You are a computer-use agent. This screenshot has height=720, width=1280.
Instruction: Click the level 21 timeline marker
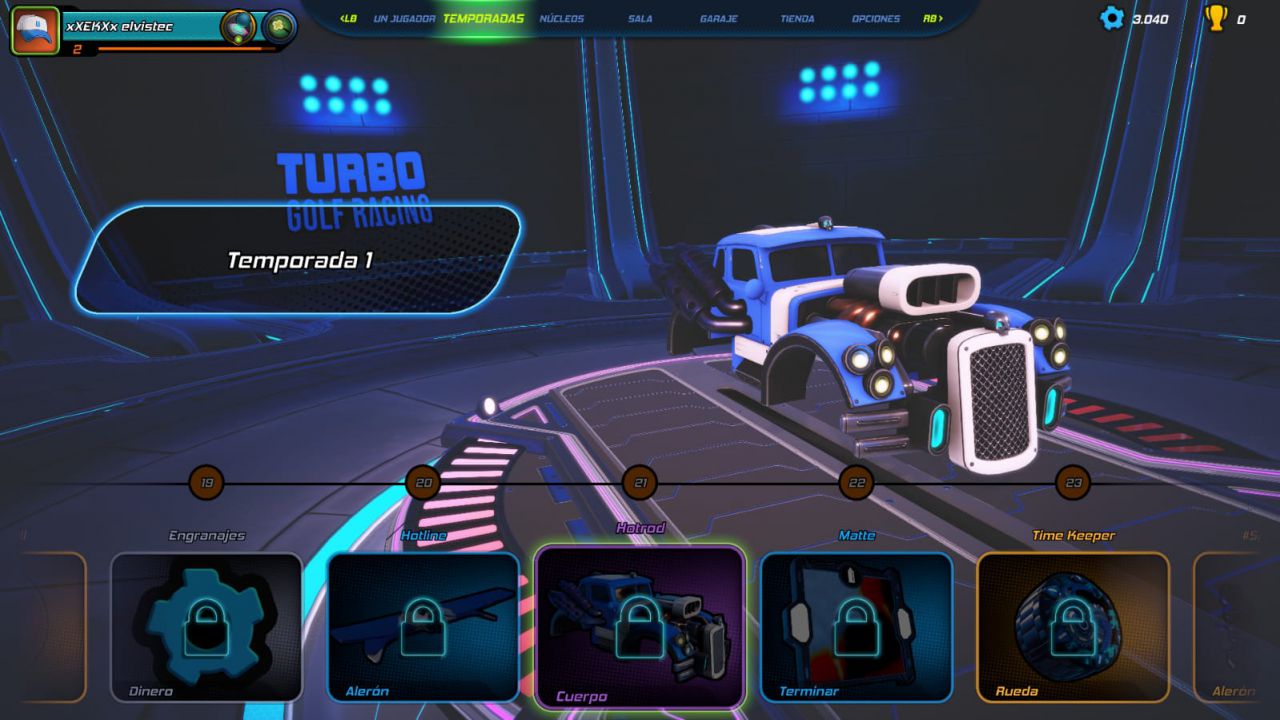click(x=641, y=482)
